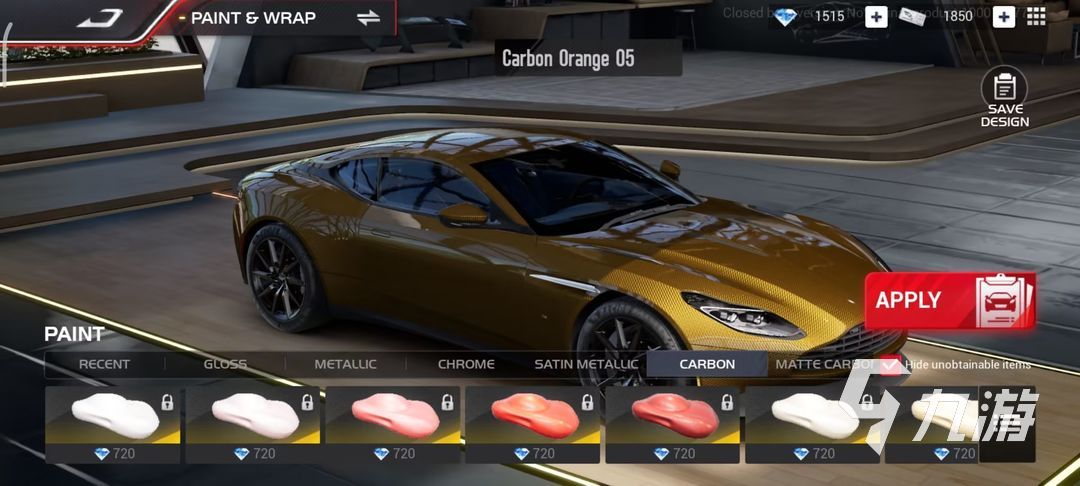The width and height of the screenshot is (1080, 486).
Task: Go back using the top-left arrow
Action: (99, 18)
